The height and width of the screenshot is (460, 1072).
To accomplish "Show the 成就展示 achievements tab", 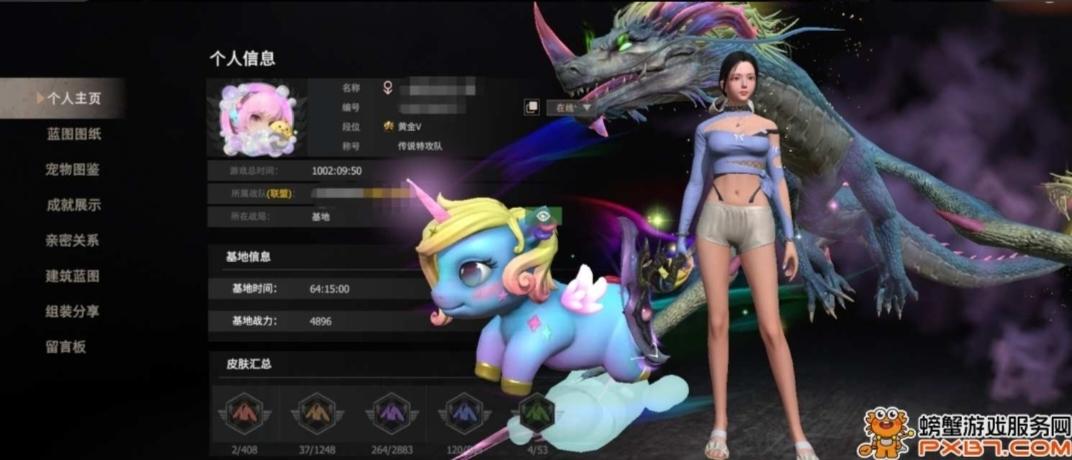I will pyautogui.click(x=73, y=205).
